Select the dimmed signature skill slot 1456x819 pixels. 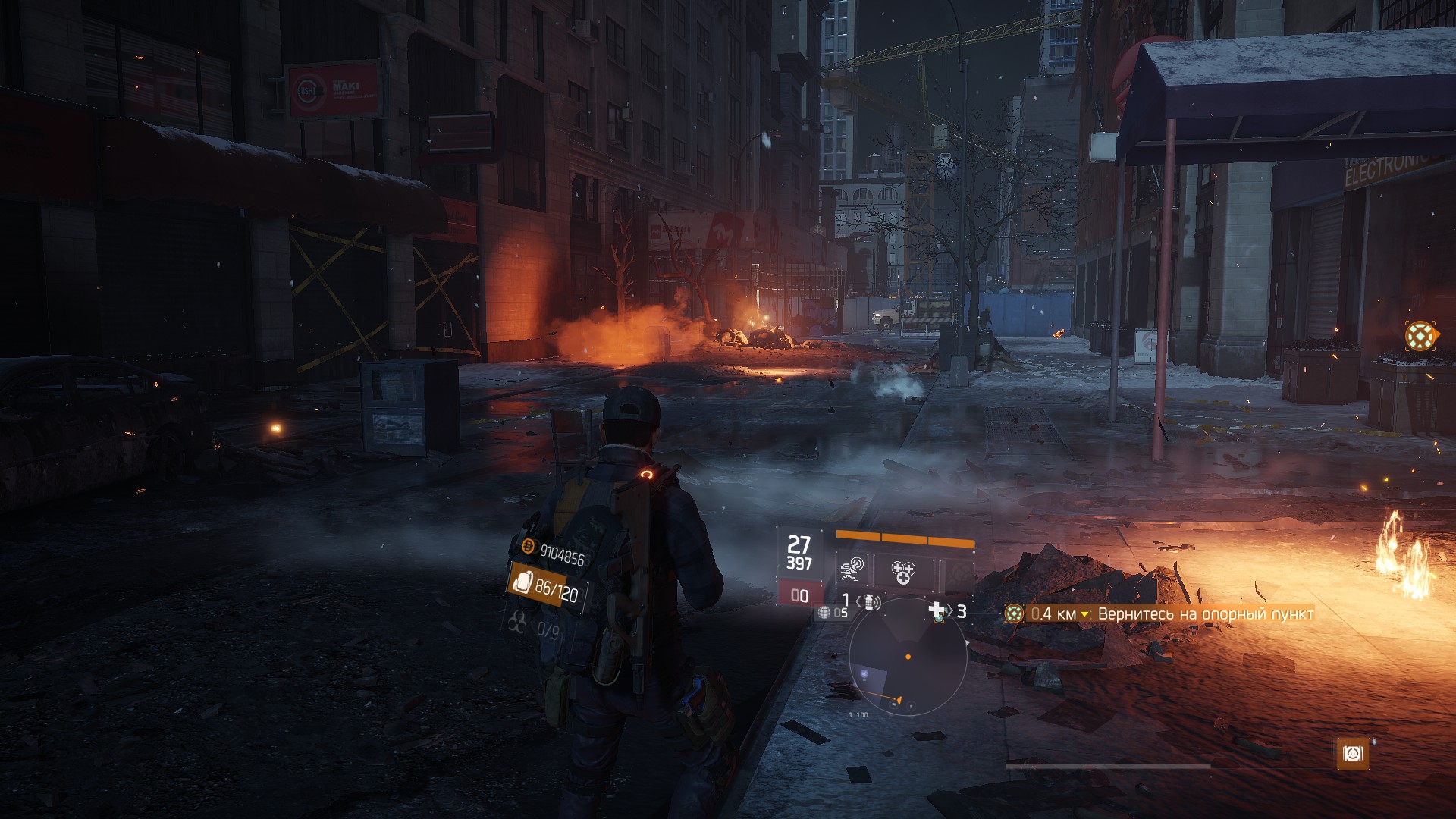(958, 574)
